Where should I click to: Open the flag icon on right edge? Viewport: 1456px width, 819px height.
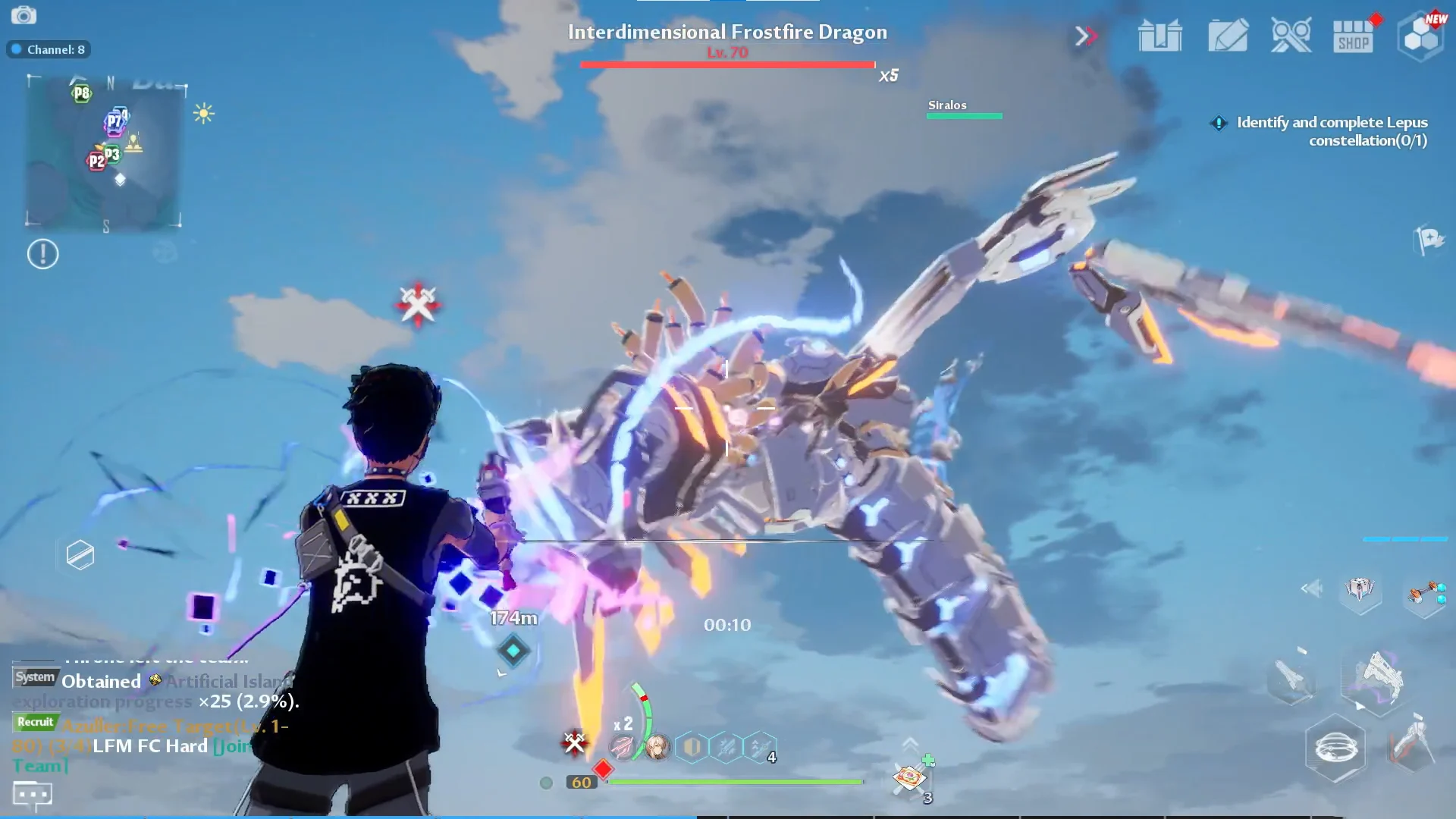(x=1430, y=240)
